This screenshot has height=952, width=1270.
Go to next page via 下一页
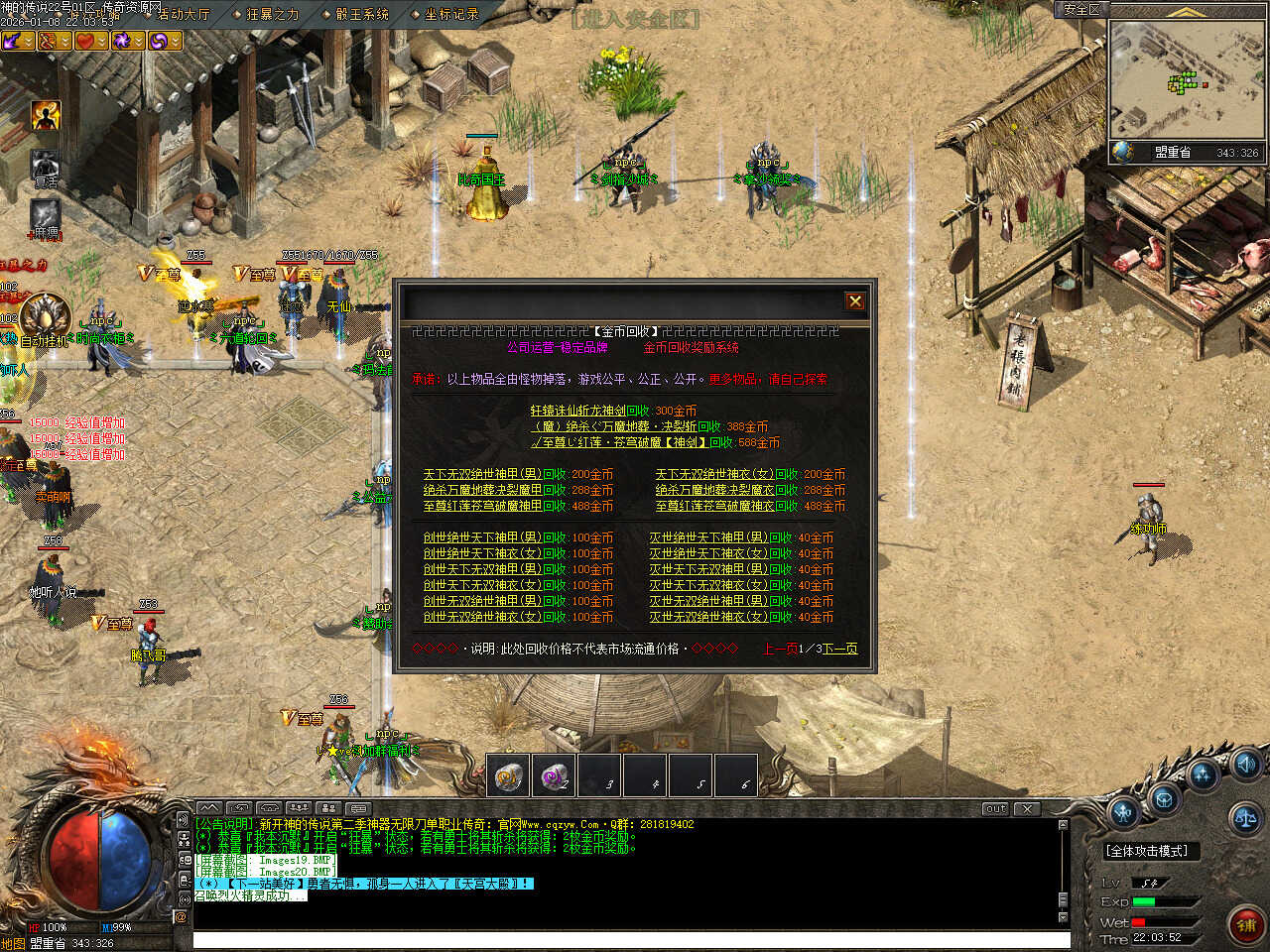839,649
